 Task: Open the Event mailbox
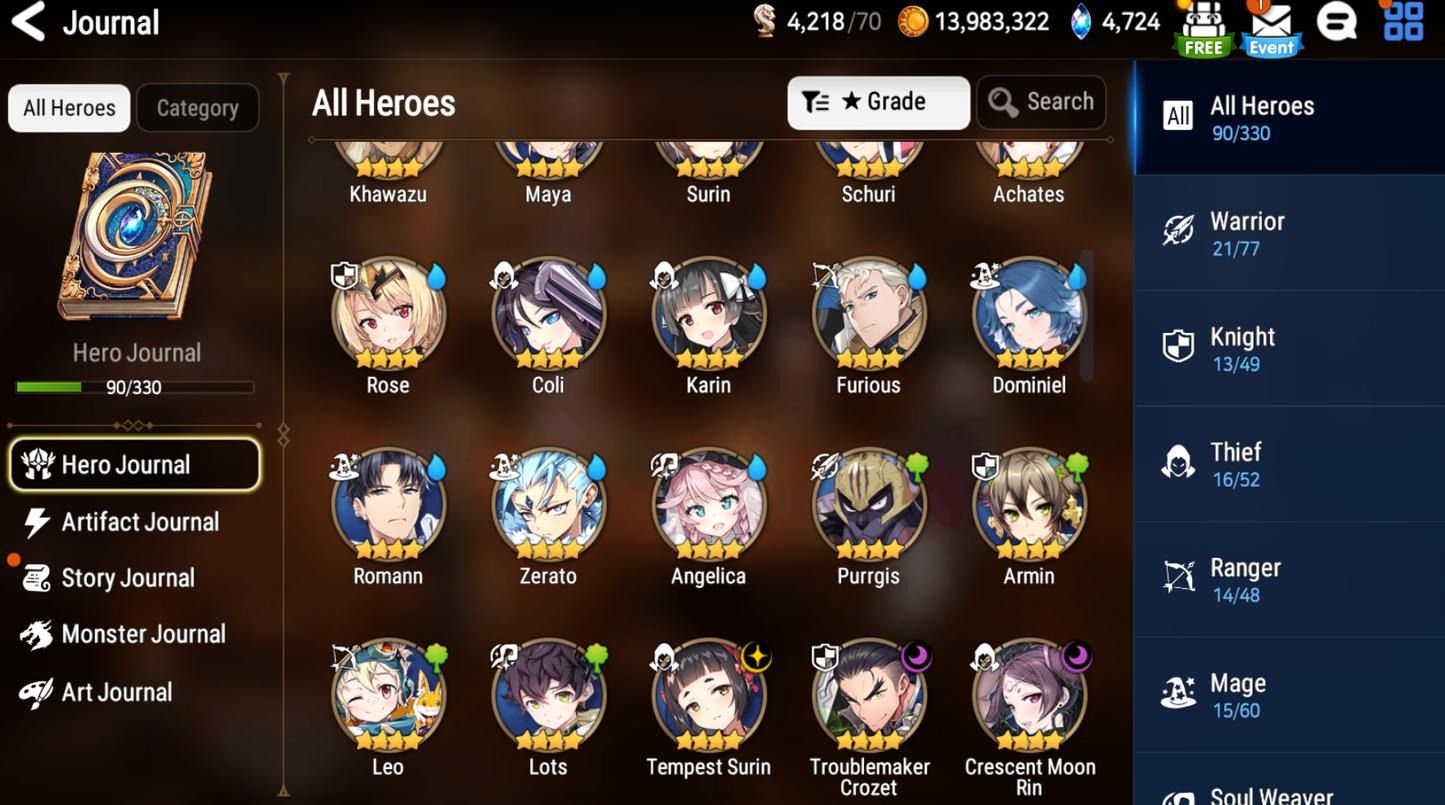tap(1270, 25)
